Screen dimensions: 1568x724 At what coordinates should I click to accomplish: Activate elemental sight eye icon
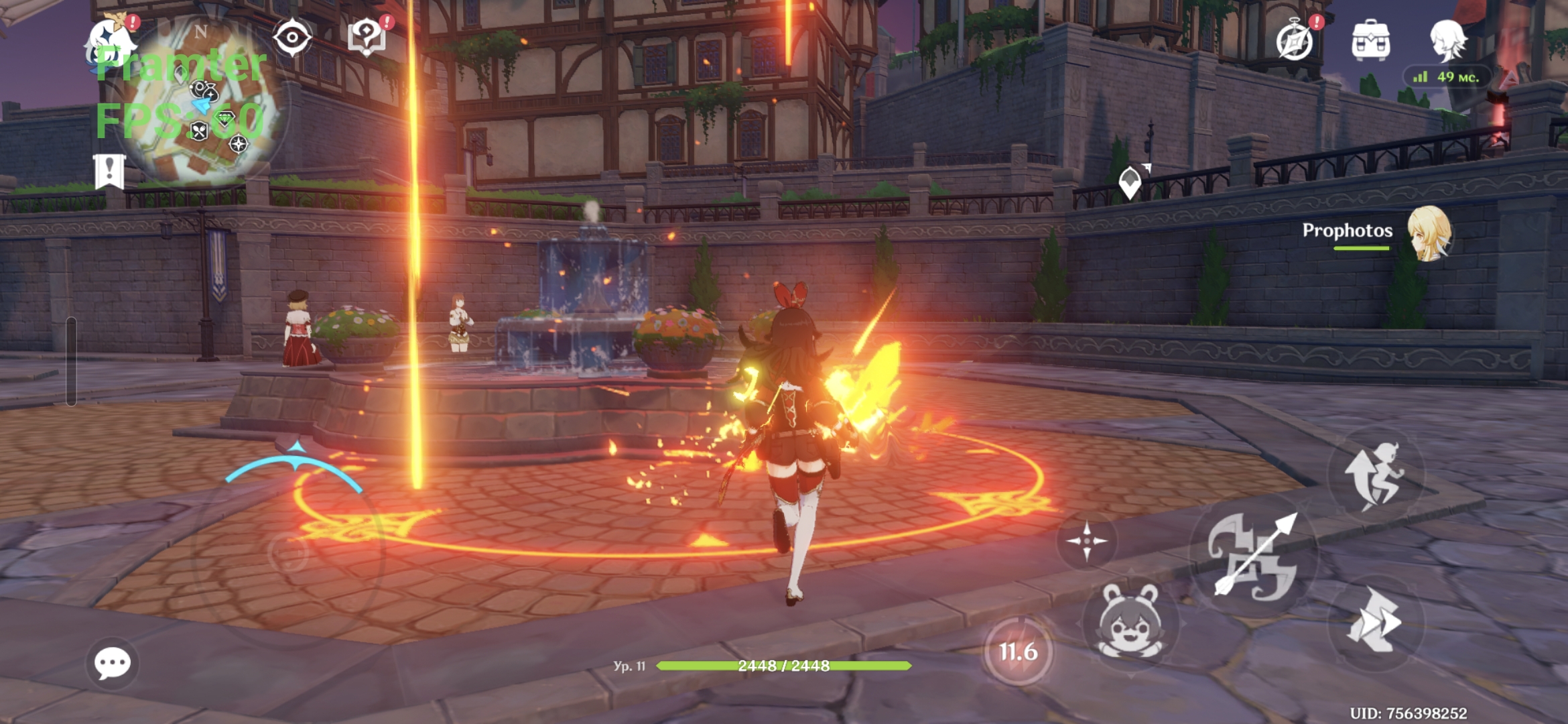(292, 38)
